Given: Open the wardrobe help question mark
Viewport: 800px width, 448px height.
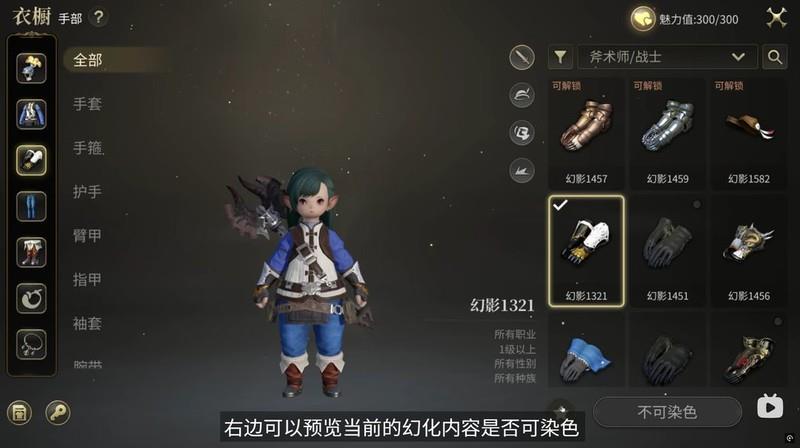Looking at the screenshot, I should pyautogui.click(x=98, y=17).
